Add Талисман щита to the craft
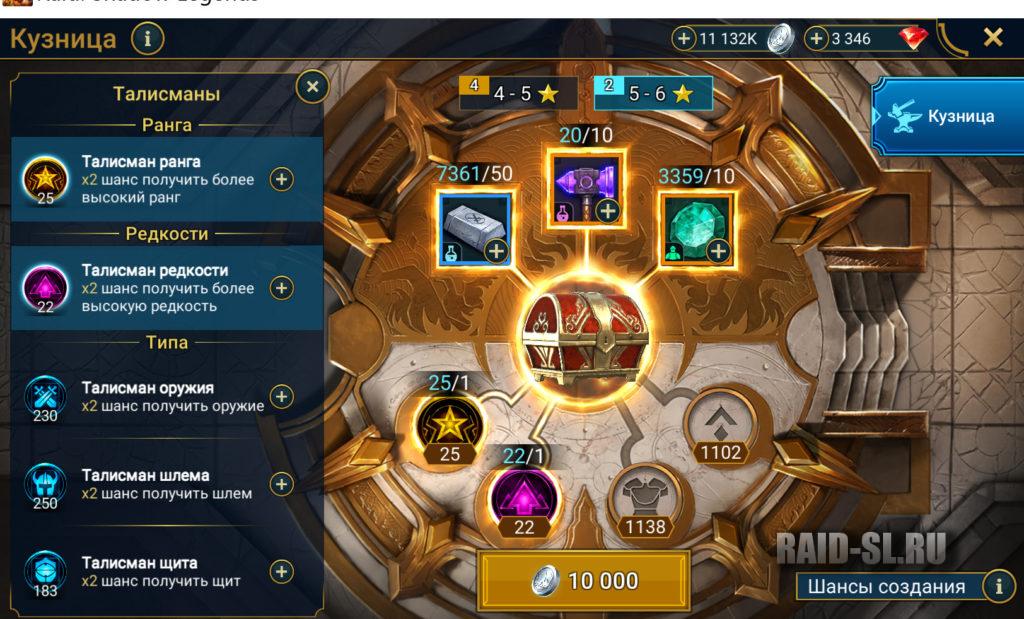Image resolution: width=1024 pixels, height=619 pixels. point(282,571)
